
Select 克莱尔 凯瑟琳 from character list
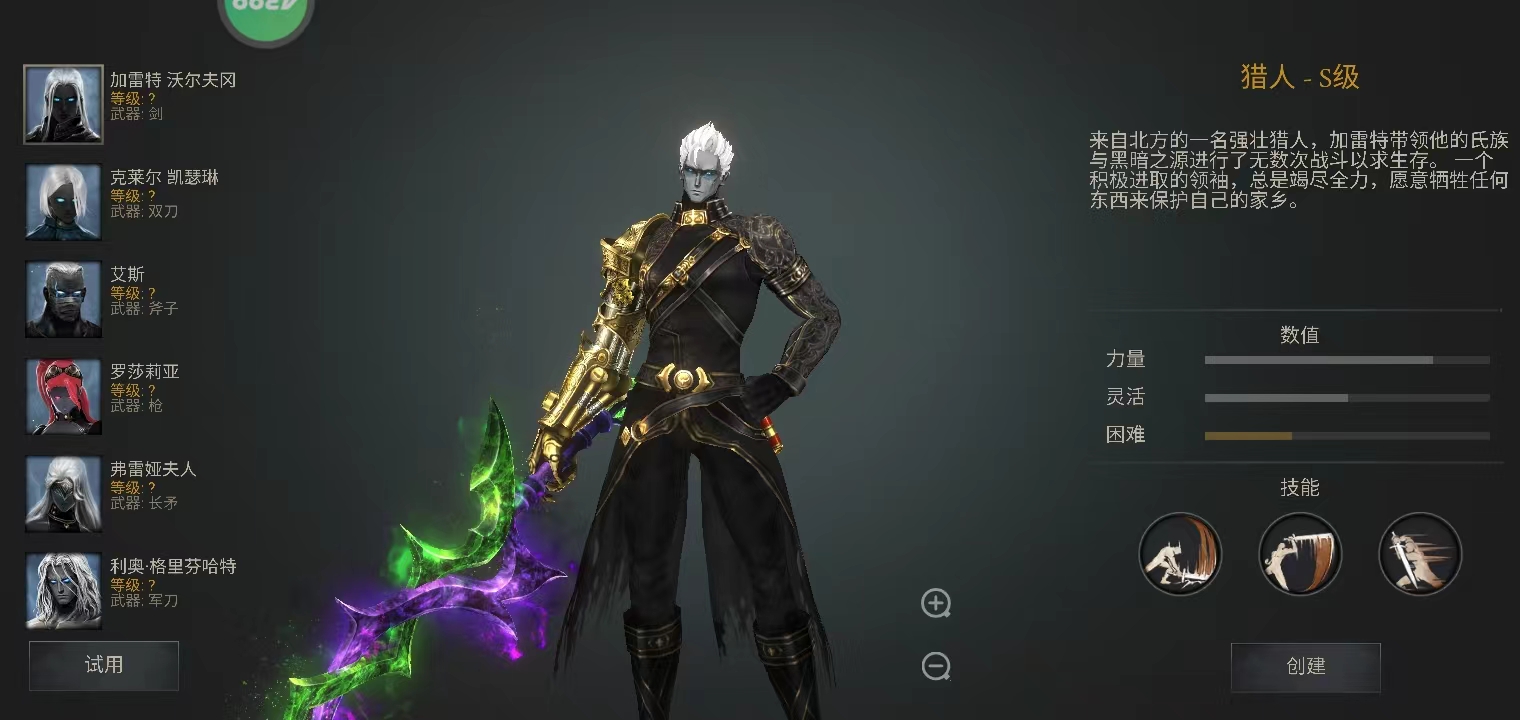63,201
